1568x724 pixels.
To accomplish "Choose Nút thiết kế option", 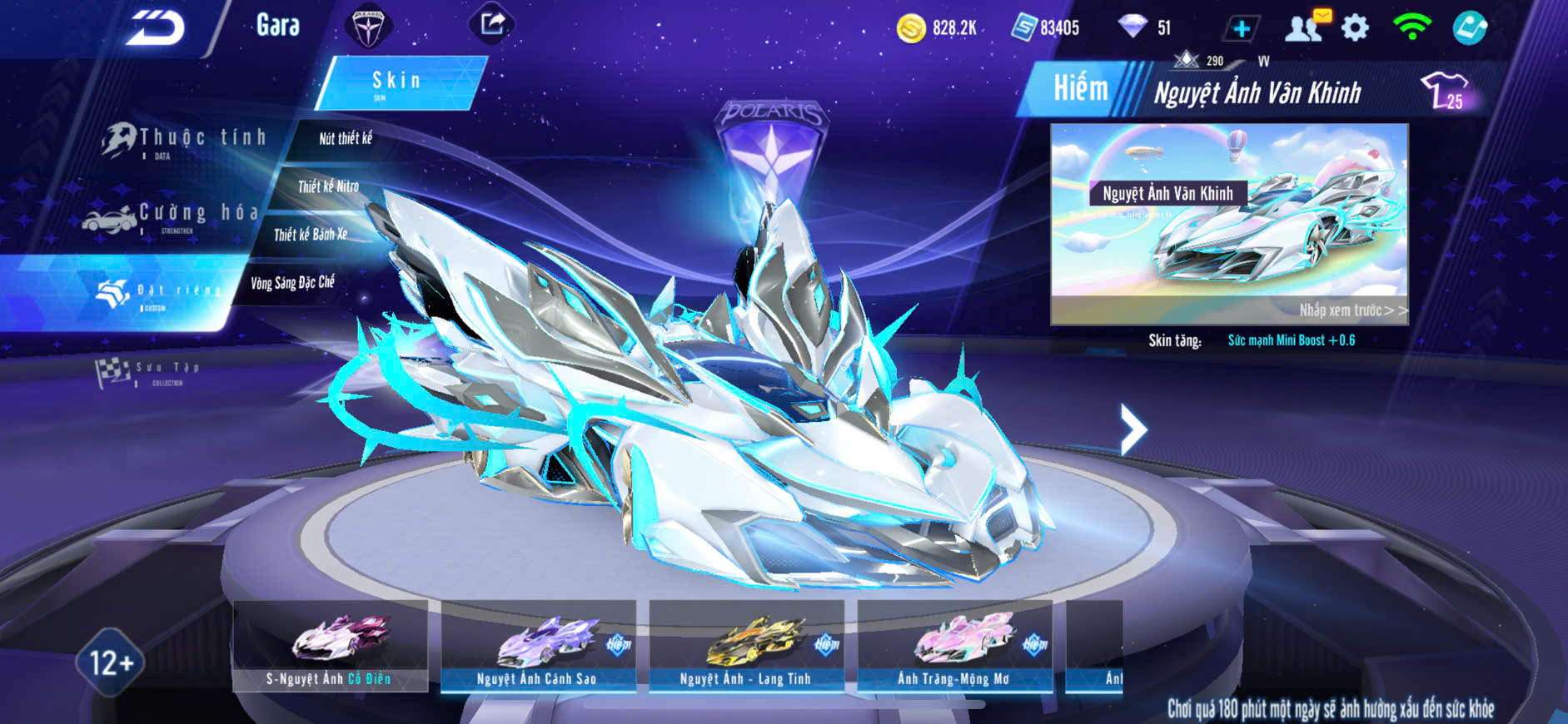I will (x=345, y=139).
